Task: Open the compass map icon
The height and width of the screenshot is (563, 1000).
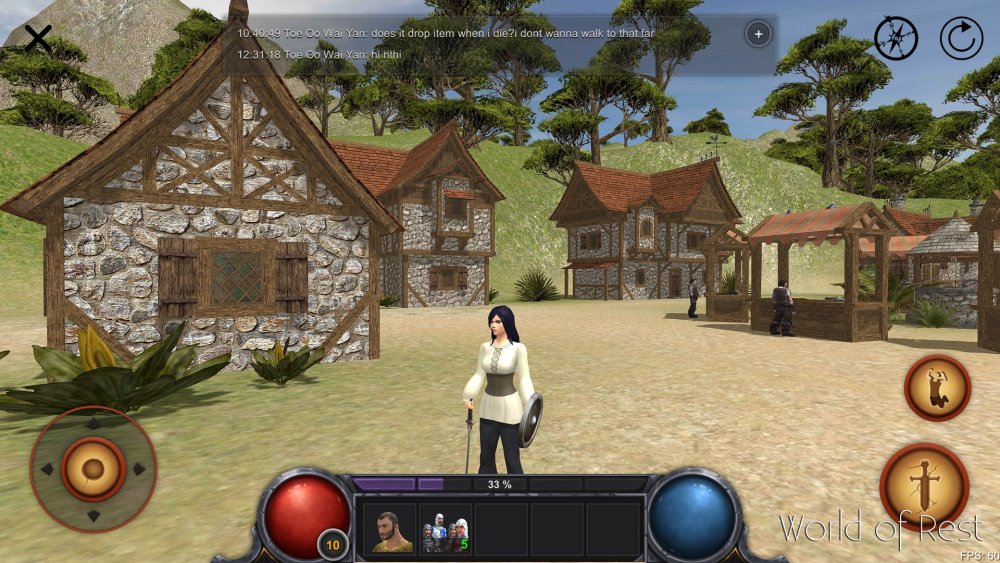Action: click(896, 39)
